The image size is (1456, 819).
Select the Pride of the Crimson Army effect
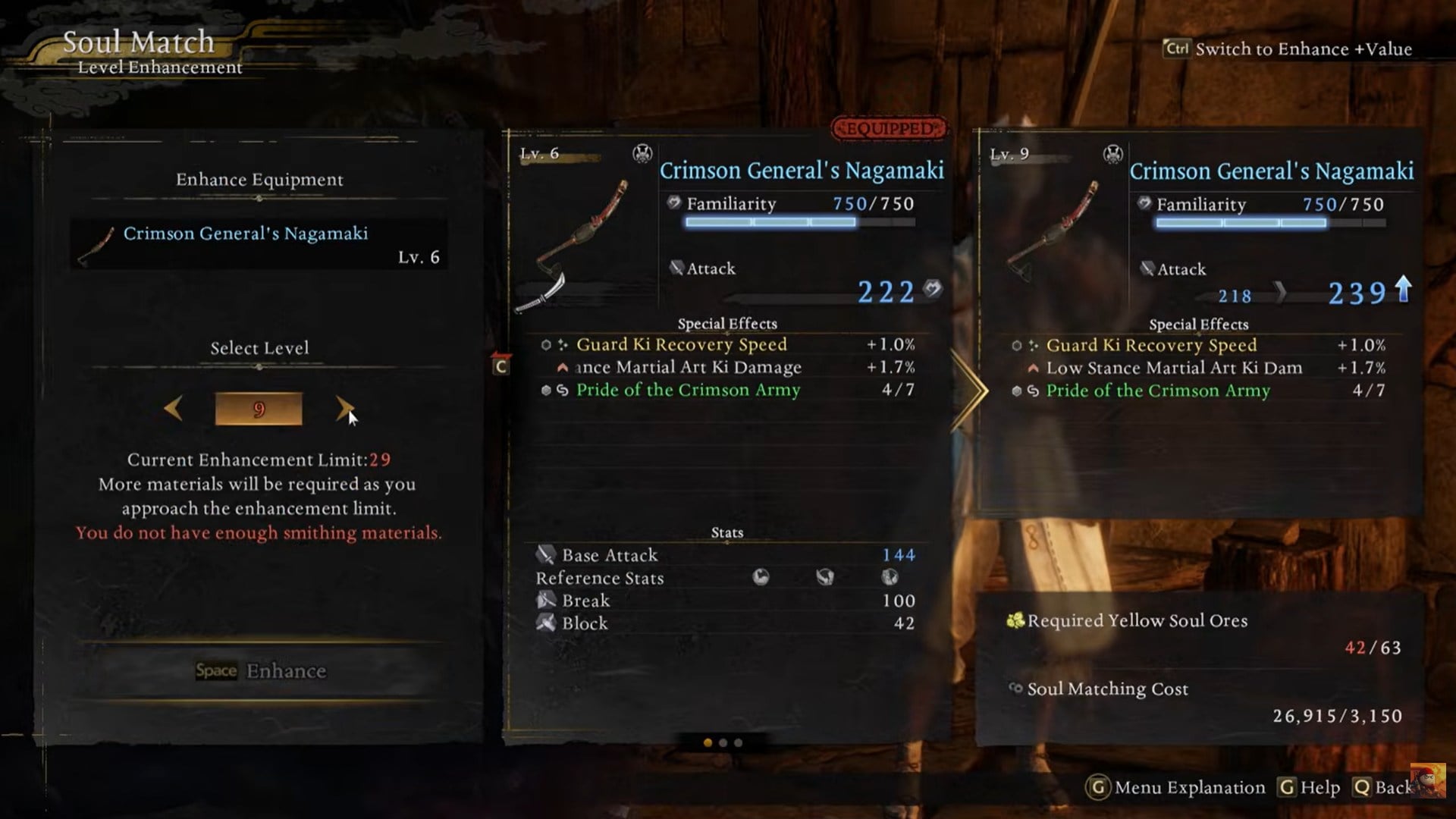point(687,390)
